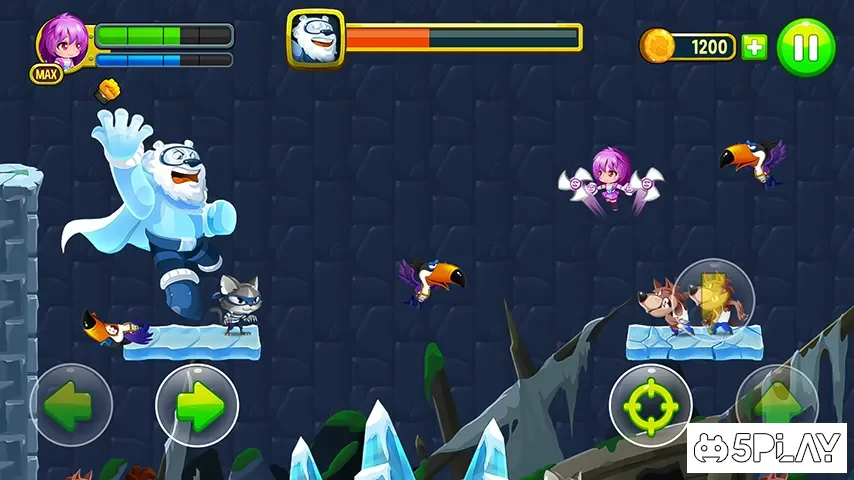Jump with the green up arrow button
The width and height of the screenshot is (854, 480).
tap(777, 398)
